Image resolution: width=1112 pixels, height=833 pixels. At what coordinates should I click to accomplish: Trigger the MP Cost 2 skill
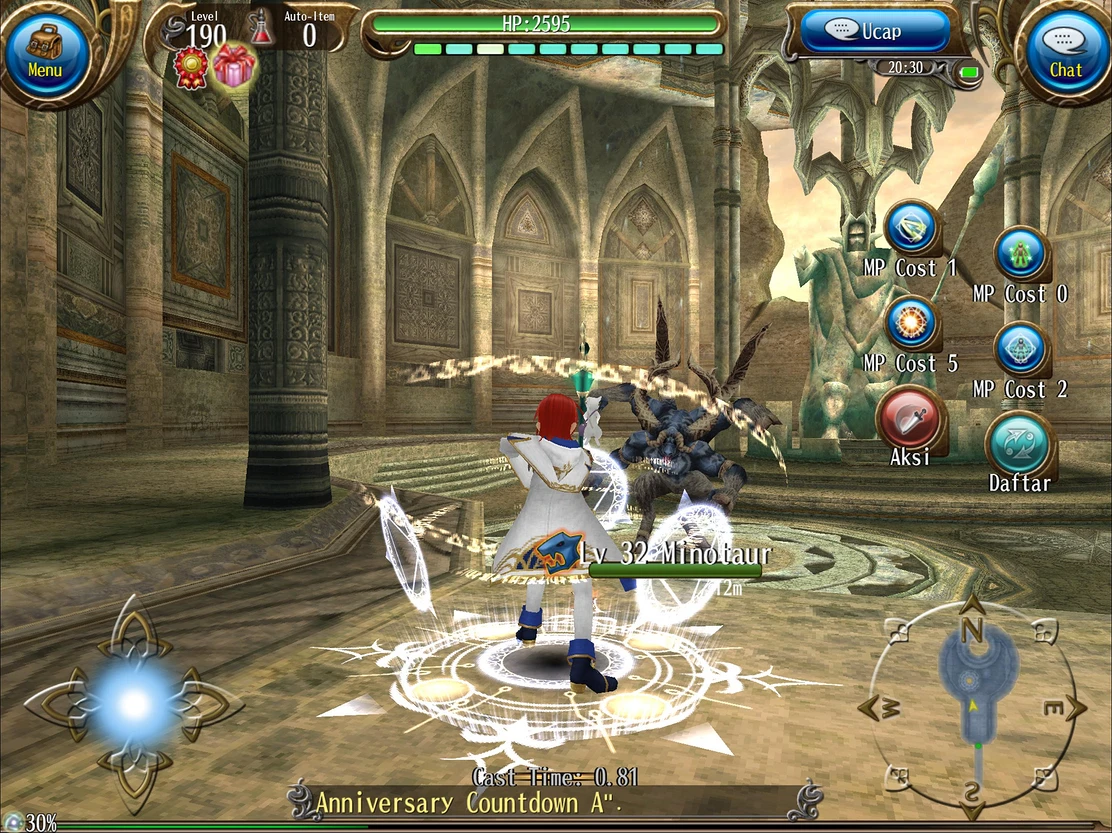point(1021,350)
